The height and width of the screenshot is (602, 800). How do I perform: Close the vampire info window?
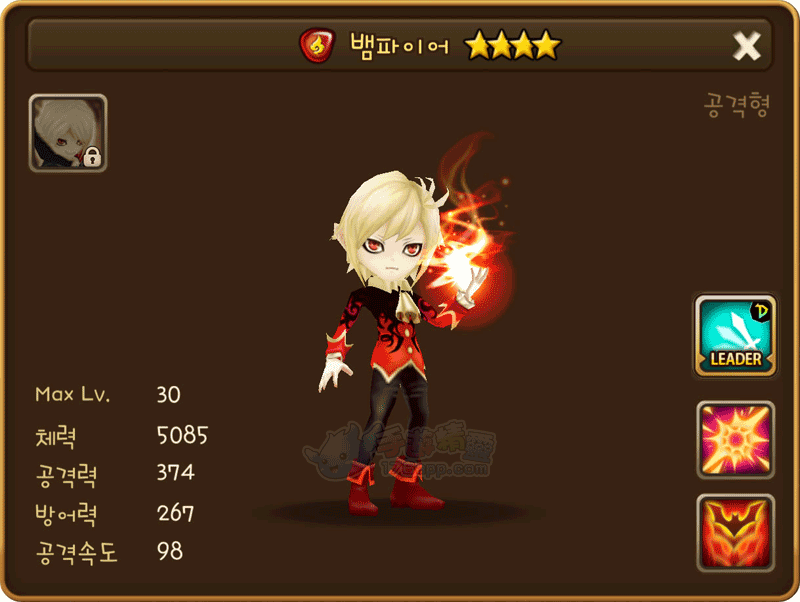746,45
